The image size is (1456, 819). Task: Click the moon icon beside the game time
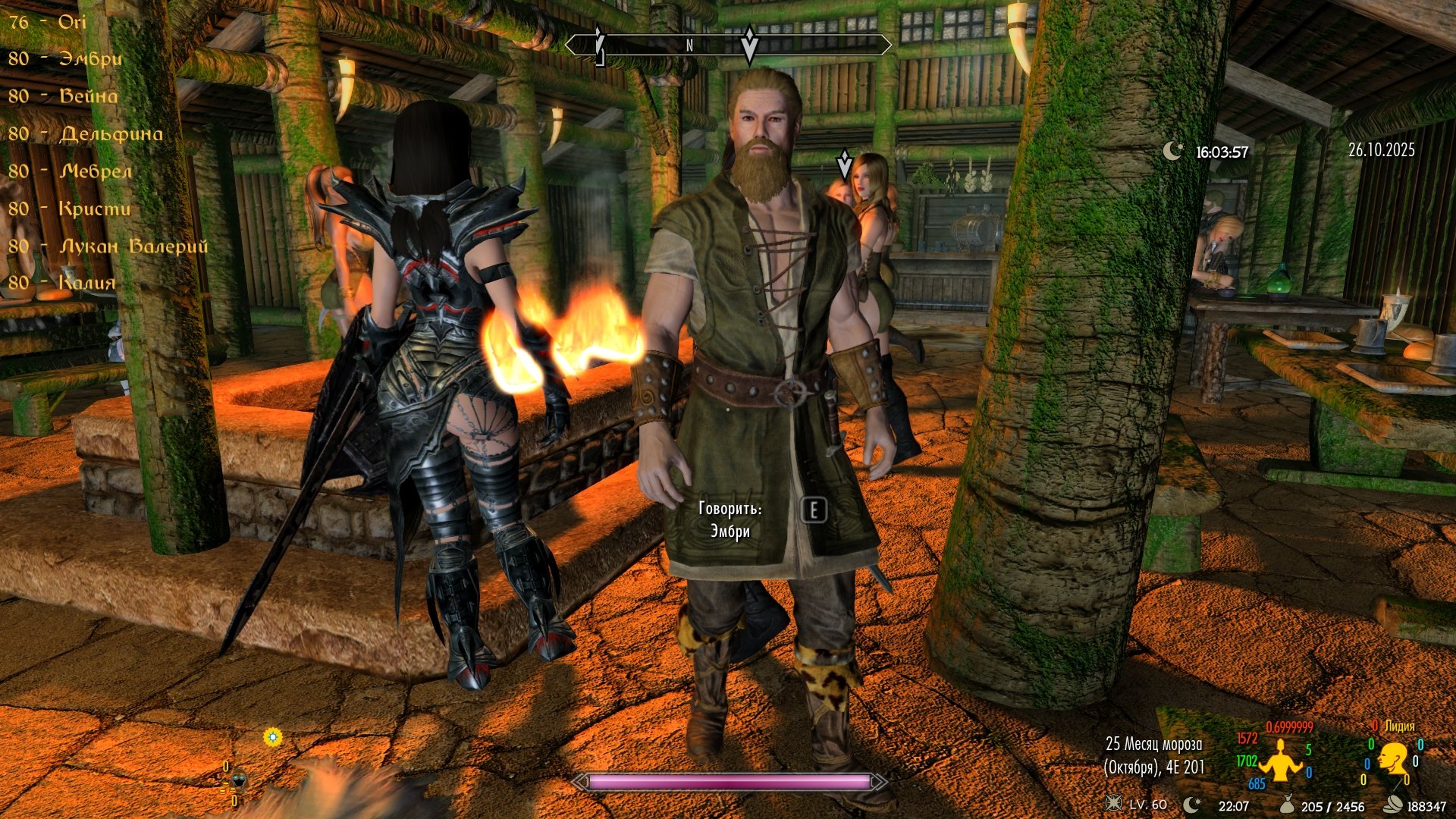point(1193,804)
